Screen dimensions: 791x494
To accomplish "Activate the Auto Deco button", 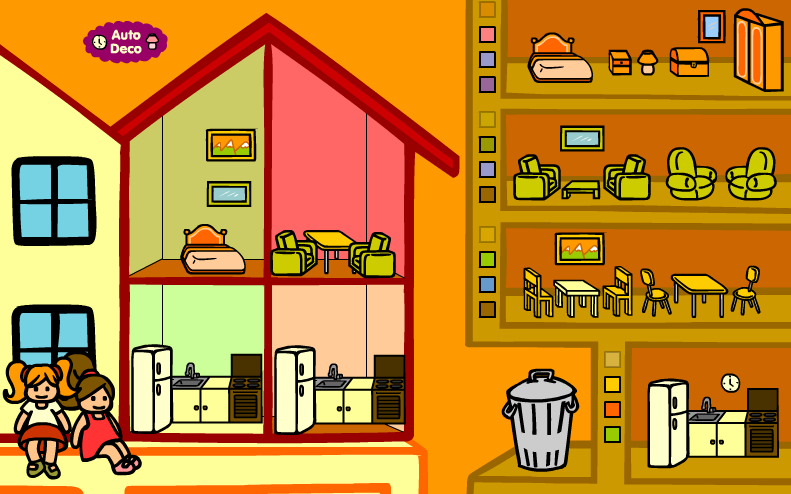I will pos(125,42).
